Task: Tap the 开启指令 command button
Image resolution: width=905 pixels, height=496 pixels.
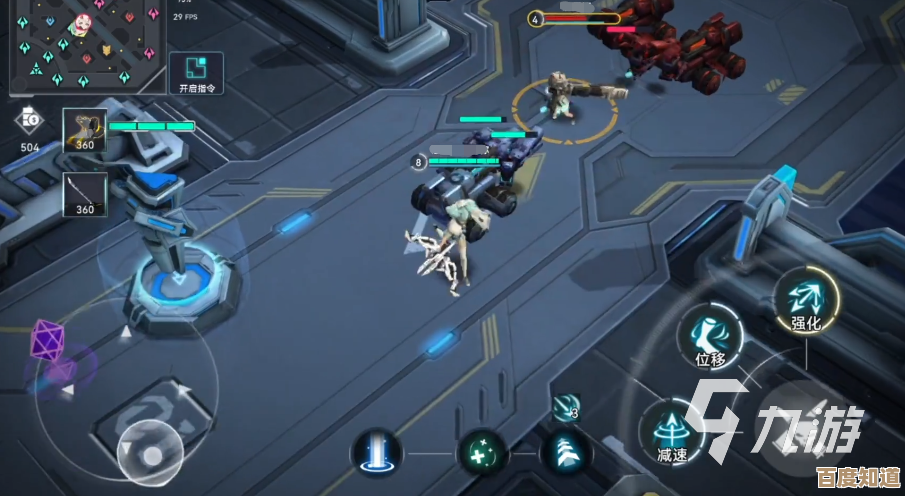Action: [x=195, y=74]
